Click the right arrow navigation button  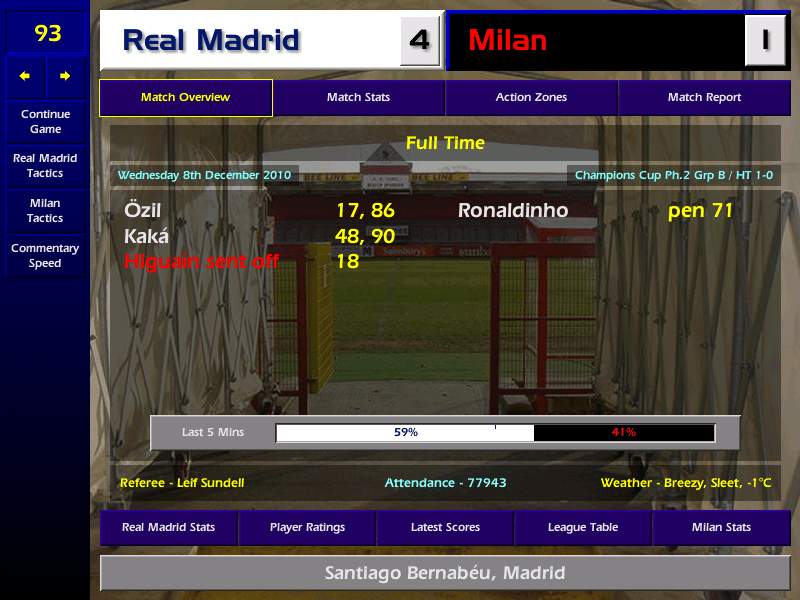point(65,76)
